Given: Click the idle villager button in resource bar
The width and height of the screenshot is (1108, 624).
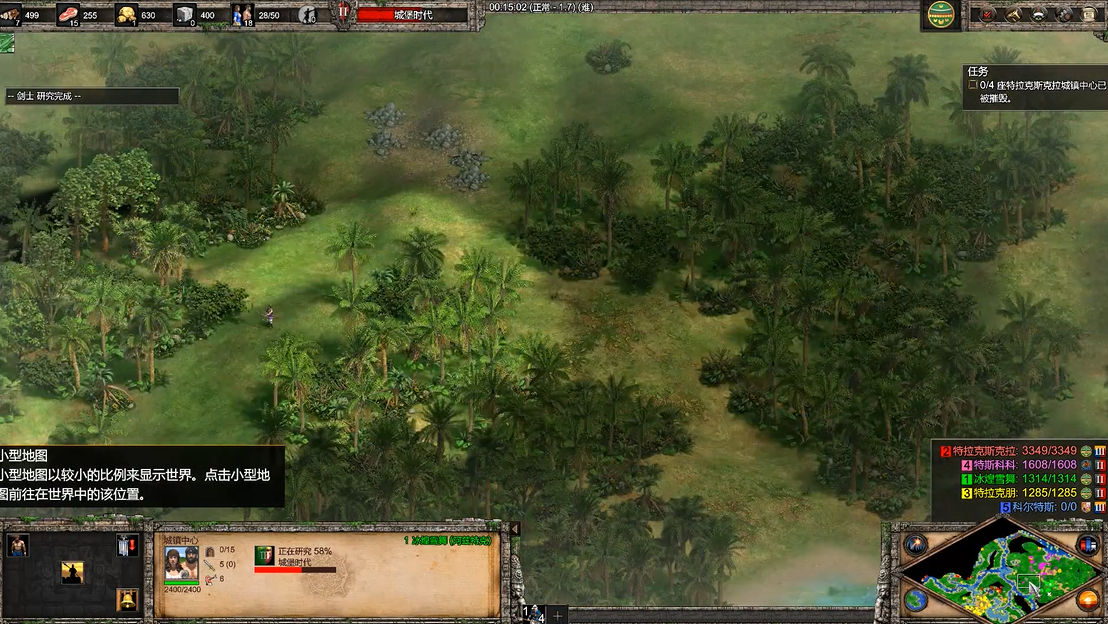Looking at the screenshot, I should pos(309,15).
